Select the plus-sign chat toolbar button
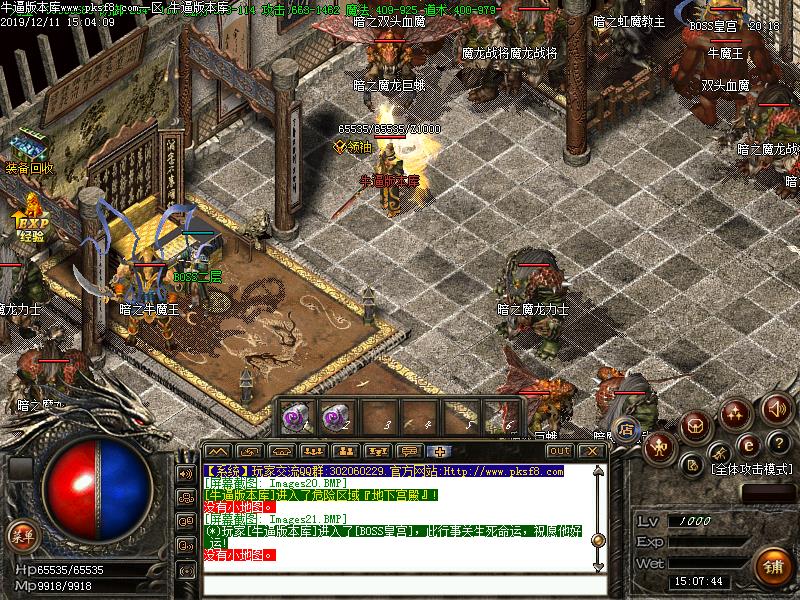 (442, 451)
